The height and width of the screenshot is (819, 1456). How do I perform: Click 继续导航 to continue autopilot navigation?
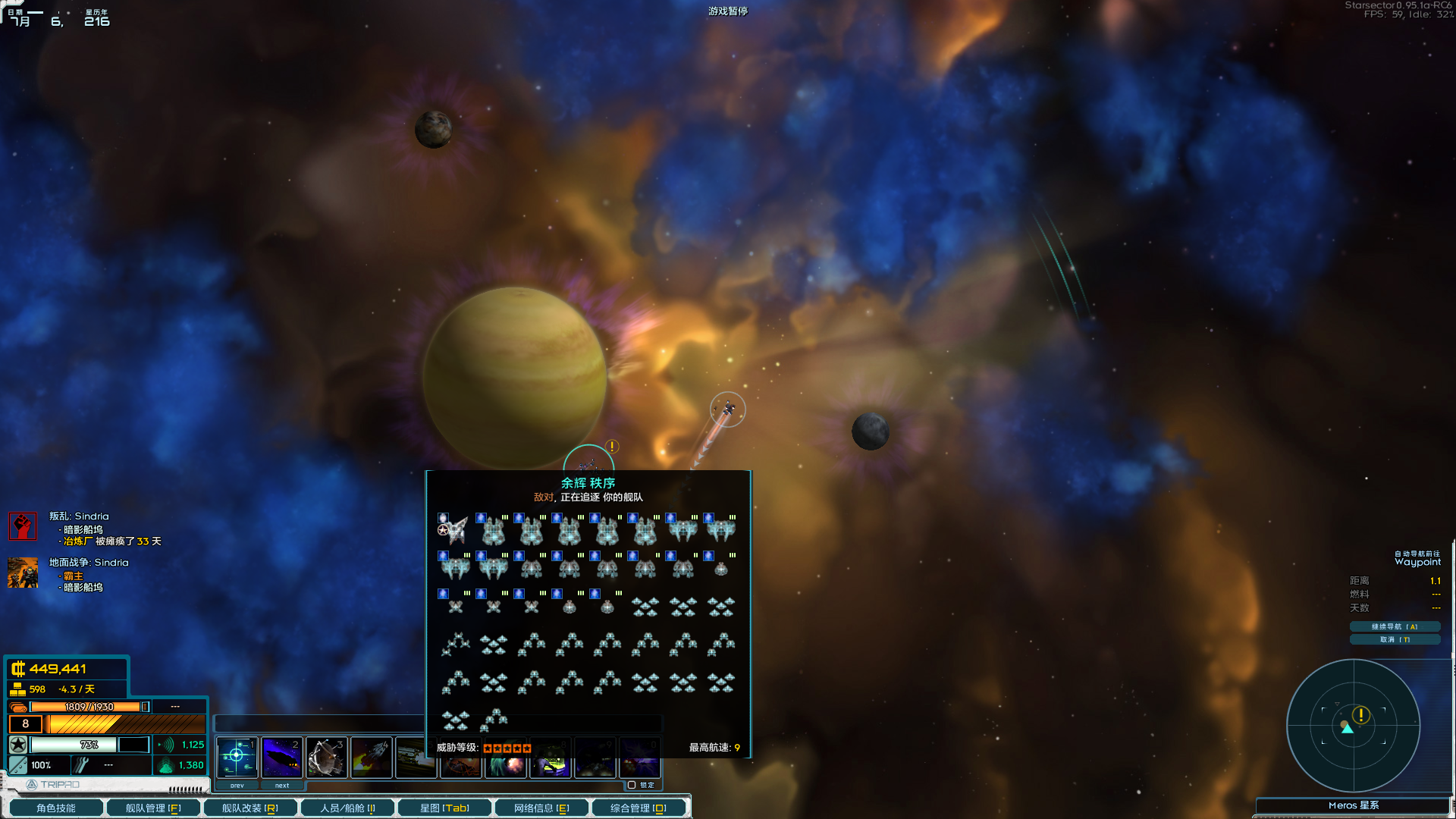(x=1395, y=626)
